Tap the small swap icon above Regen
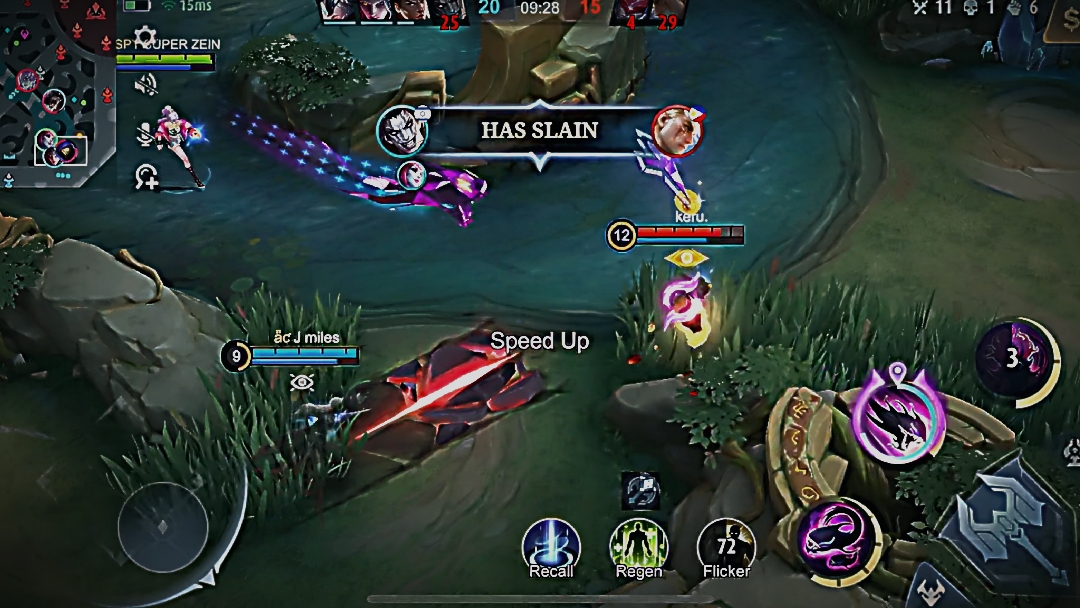The height and width of the screenshot is (608, 1080). 638,489
